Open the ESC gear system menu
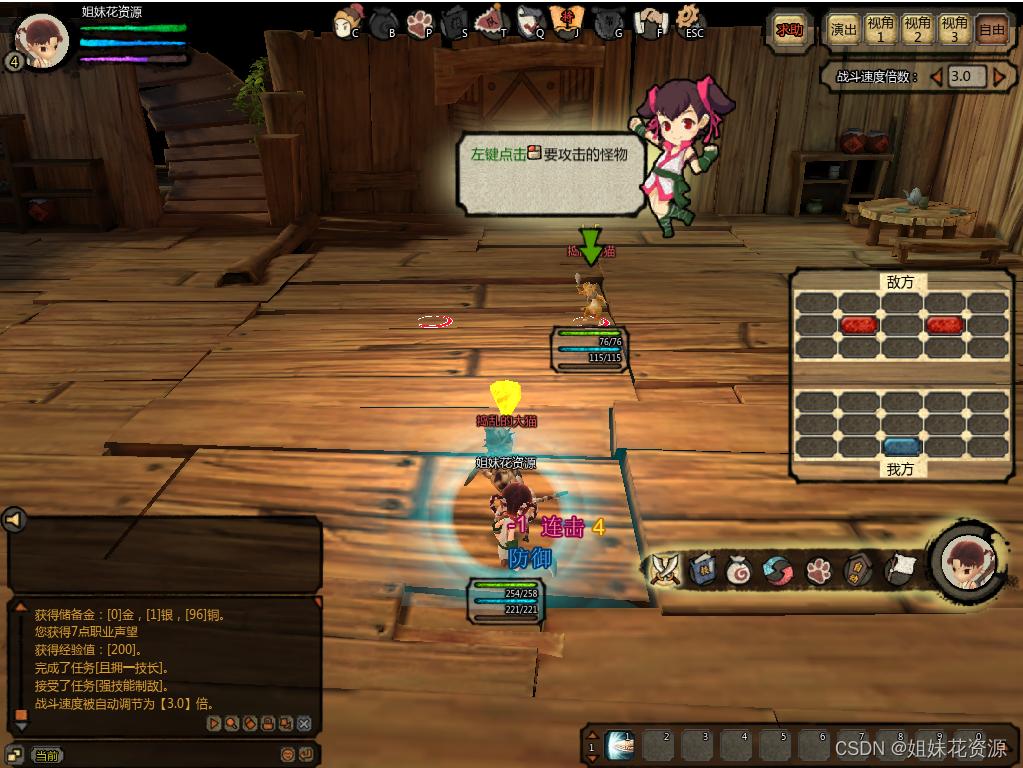This screenshot has height=768, width=1023. pyautogui.click(x=689, y=19)
